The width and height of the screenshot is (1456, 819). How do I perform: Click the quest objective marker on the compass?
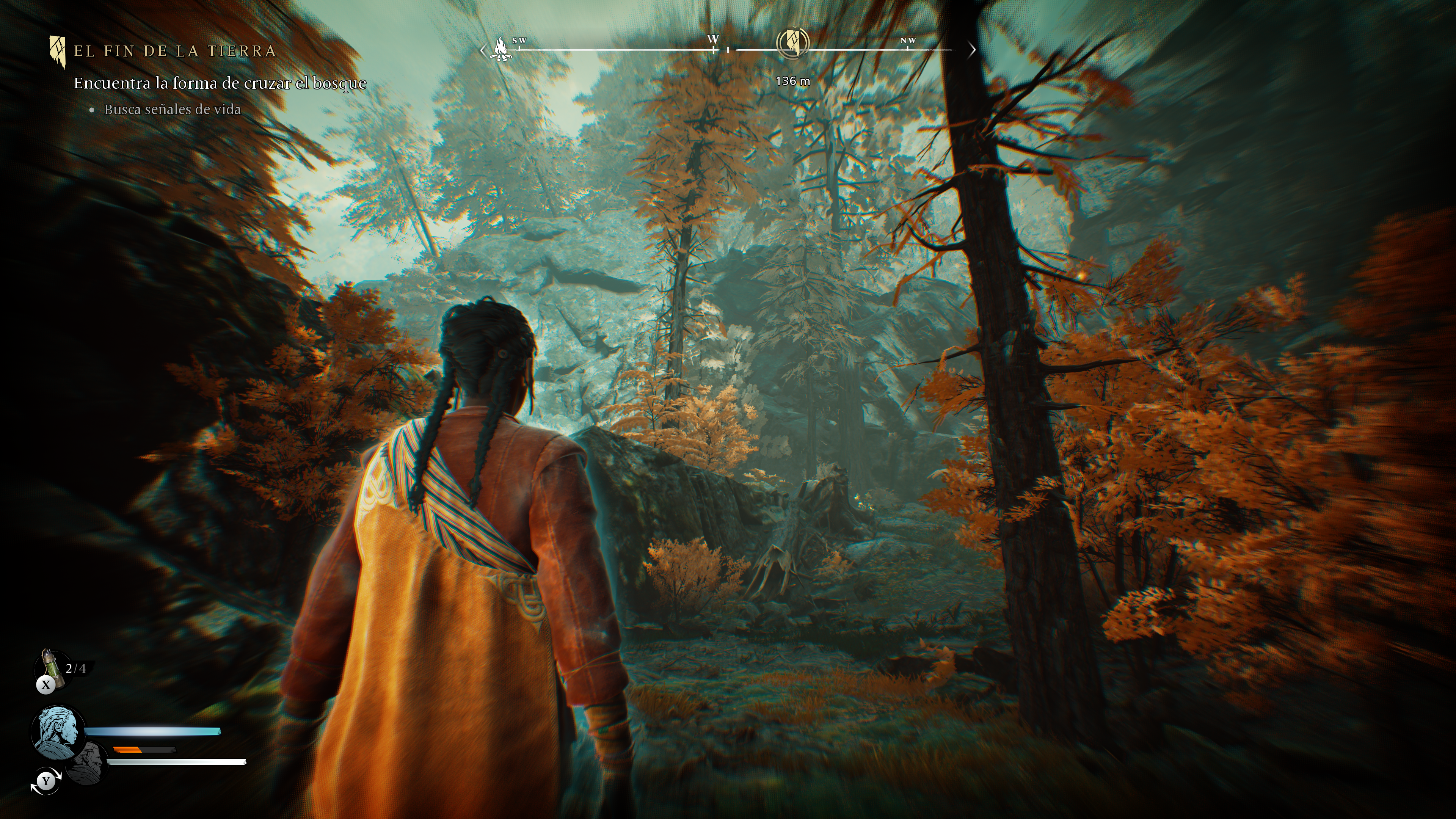[793, 43]
